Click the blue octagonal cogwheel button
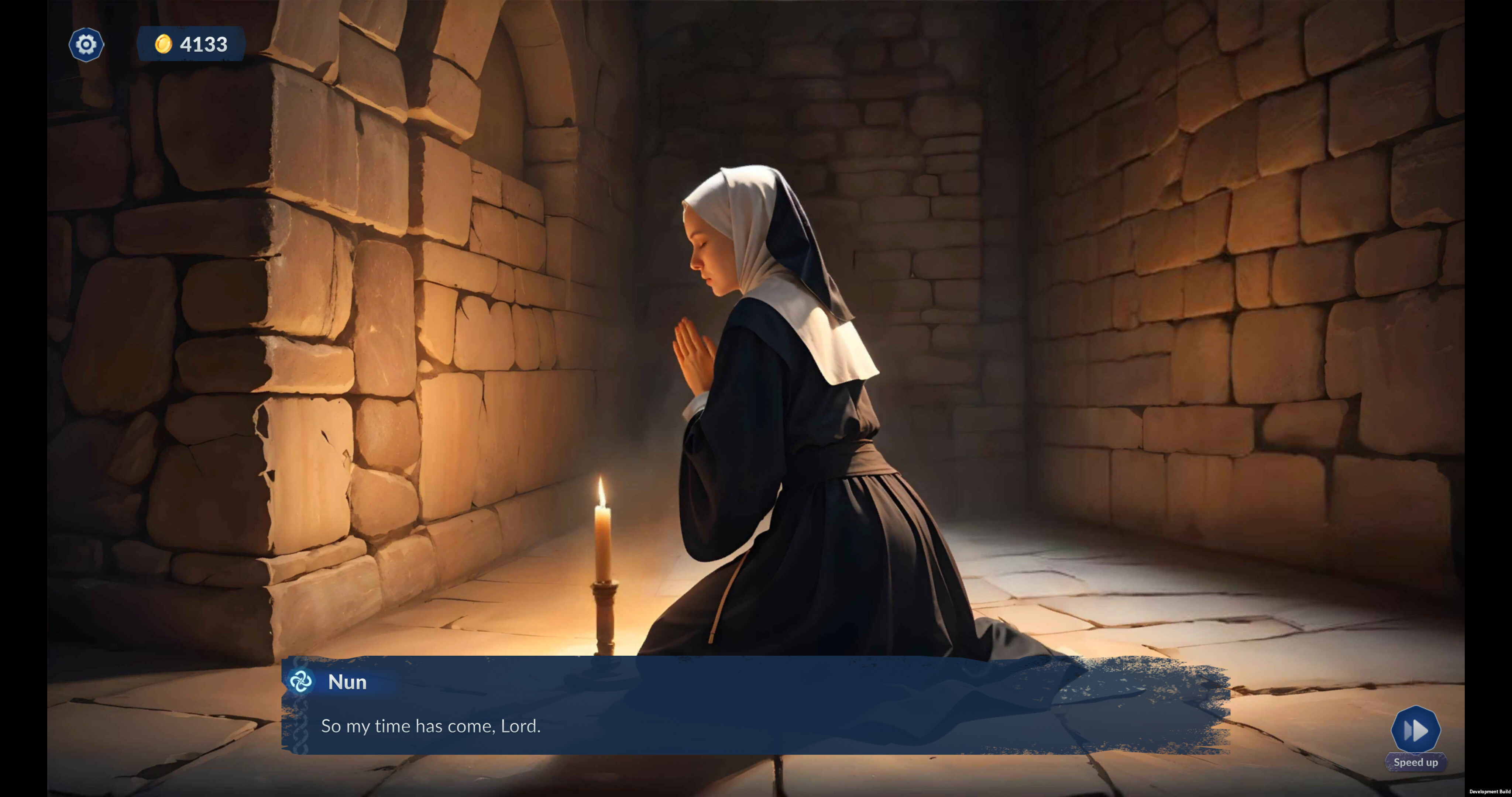The image size is (1512, 797). tap(86, 44)
